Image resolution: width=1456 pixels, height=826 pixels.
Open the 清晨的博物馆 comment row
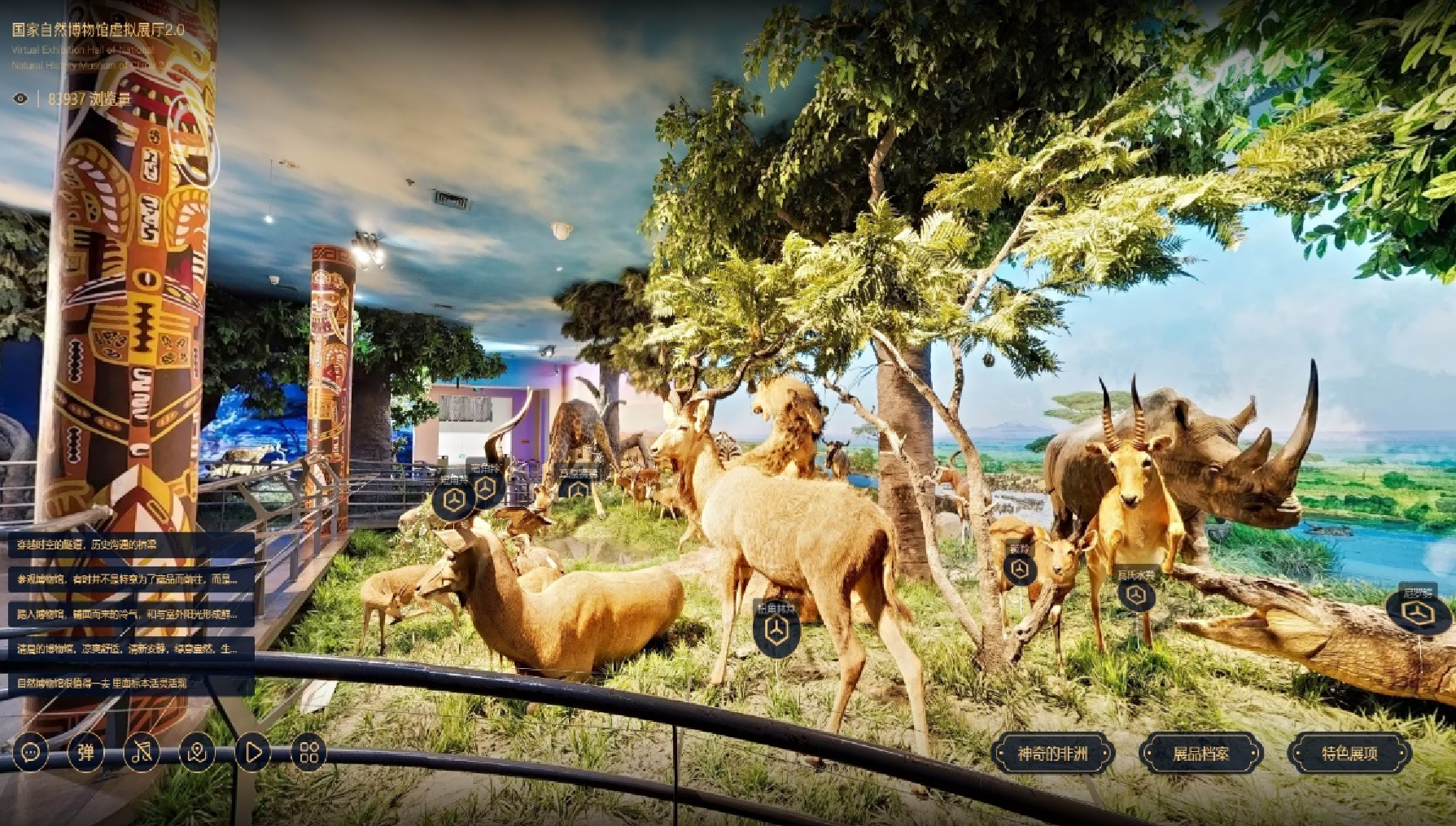[x=130, y=649]
